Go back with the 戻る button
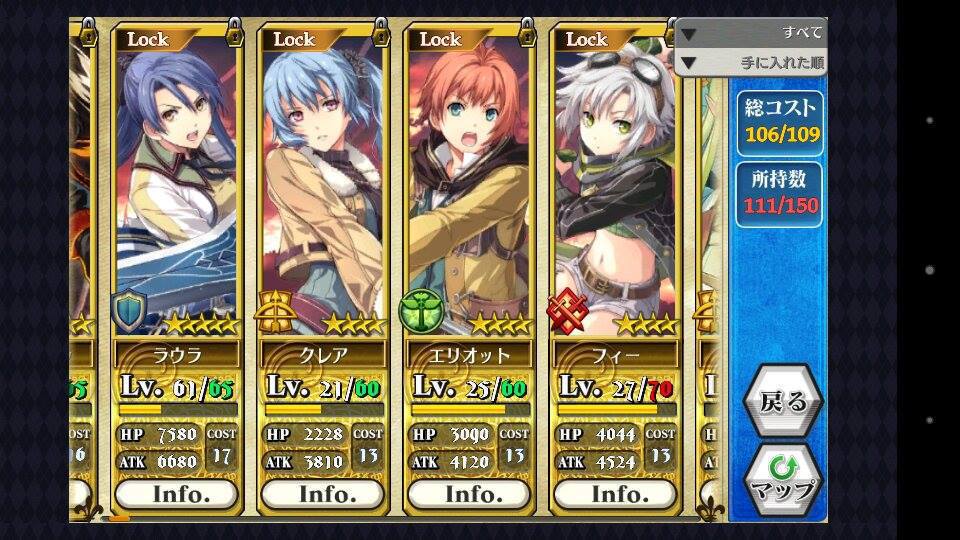 point(783,402)
